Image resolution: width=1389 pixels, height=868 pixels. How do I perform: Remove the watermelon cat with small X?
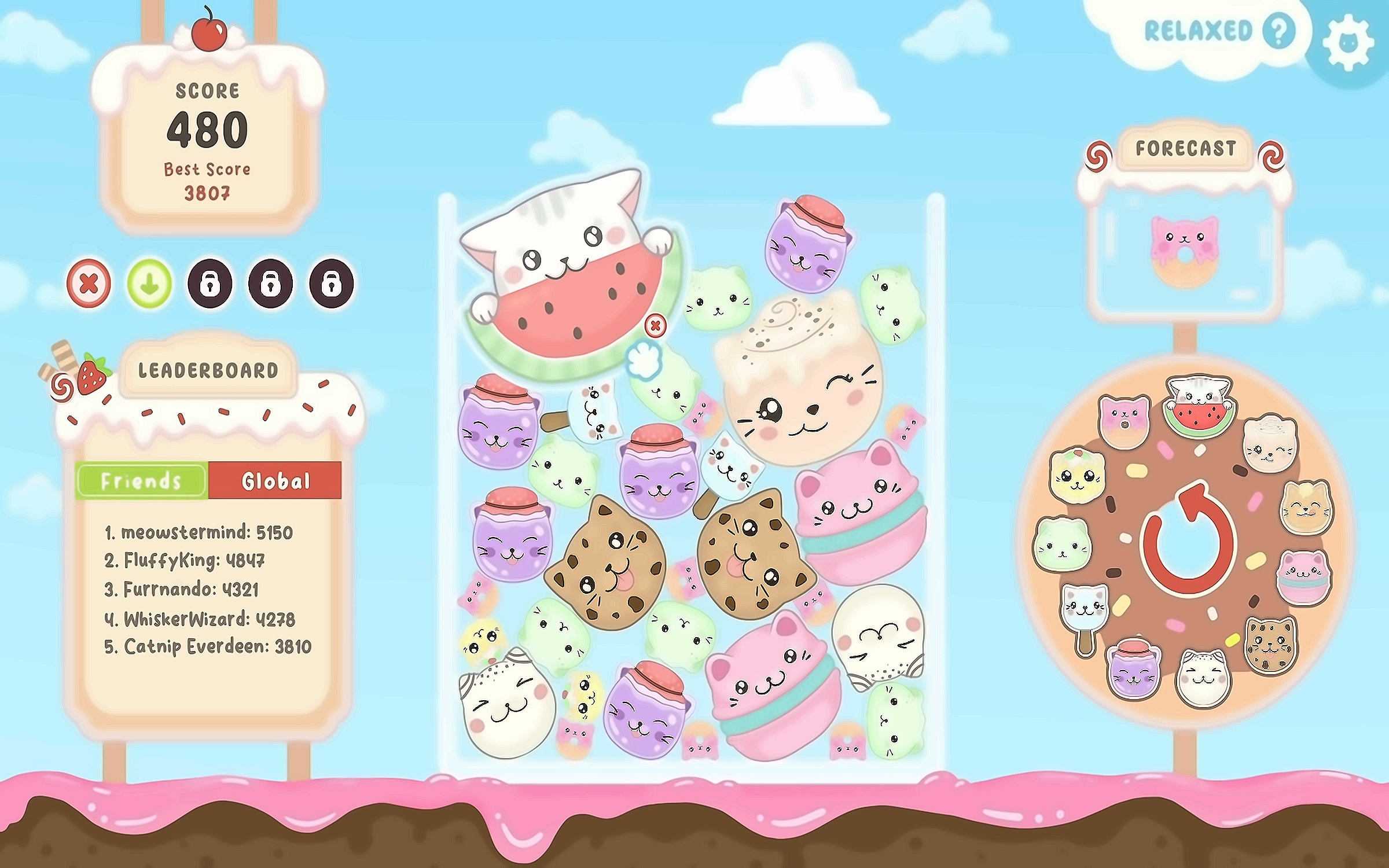click(x=655, y=326)
